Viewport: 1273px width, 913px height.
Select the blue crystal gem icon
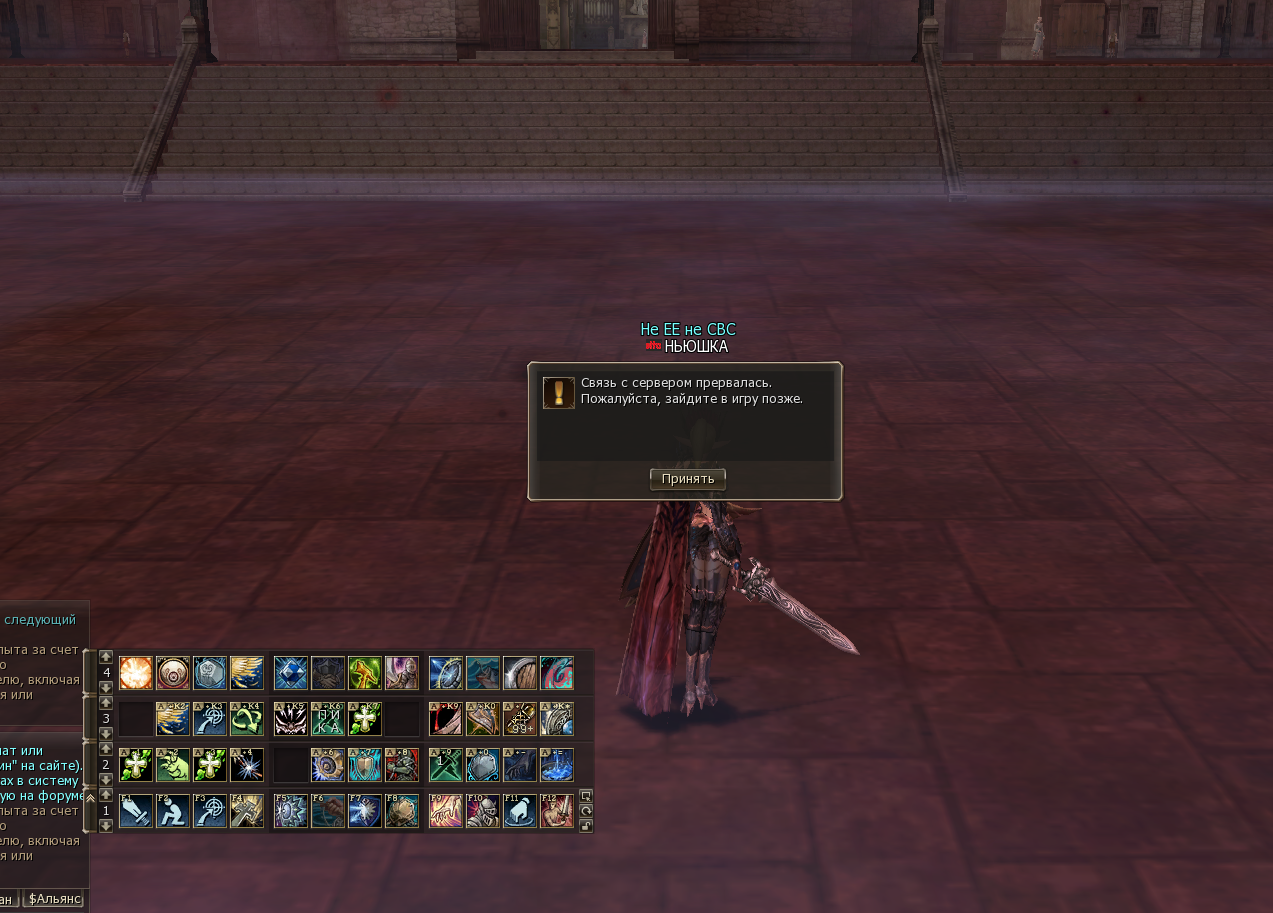(290, 673)
